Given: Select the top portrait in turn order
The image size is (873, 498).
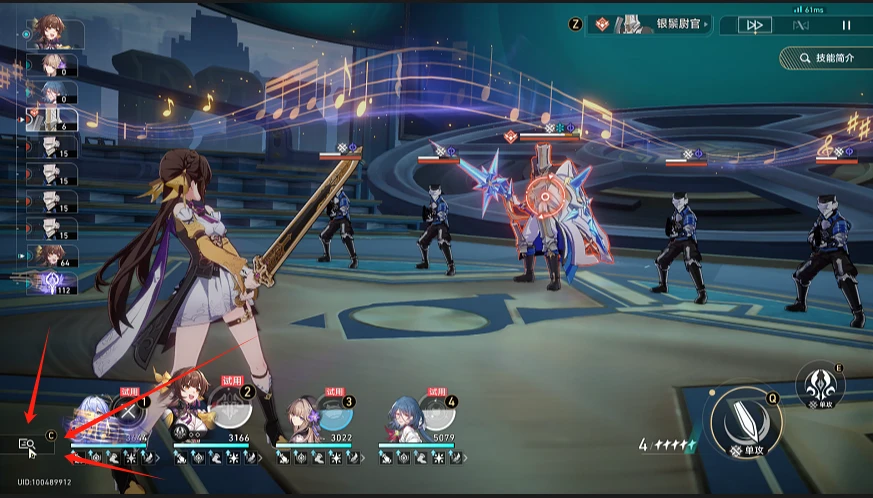Looking at the screenshot, I should pyautogui.click(x=54, y=34).
